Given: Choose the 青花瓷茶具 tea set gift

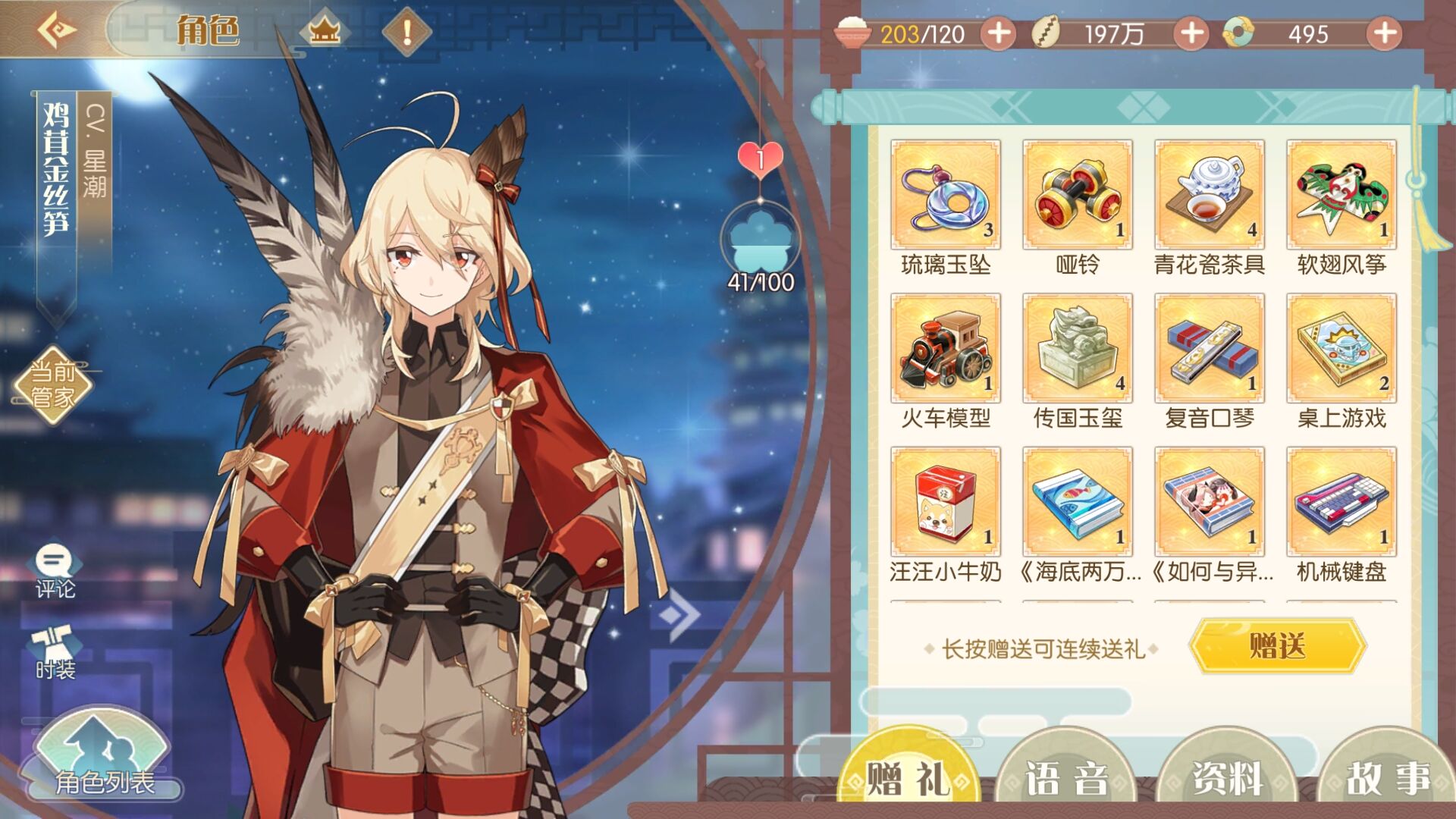Looking at the screenshot, I should [x=1209, y=195].
